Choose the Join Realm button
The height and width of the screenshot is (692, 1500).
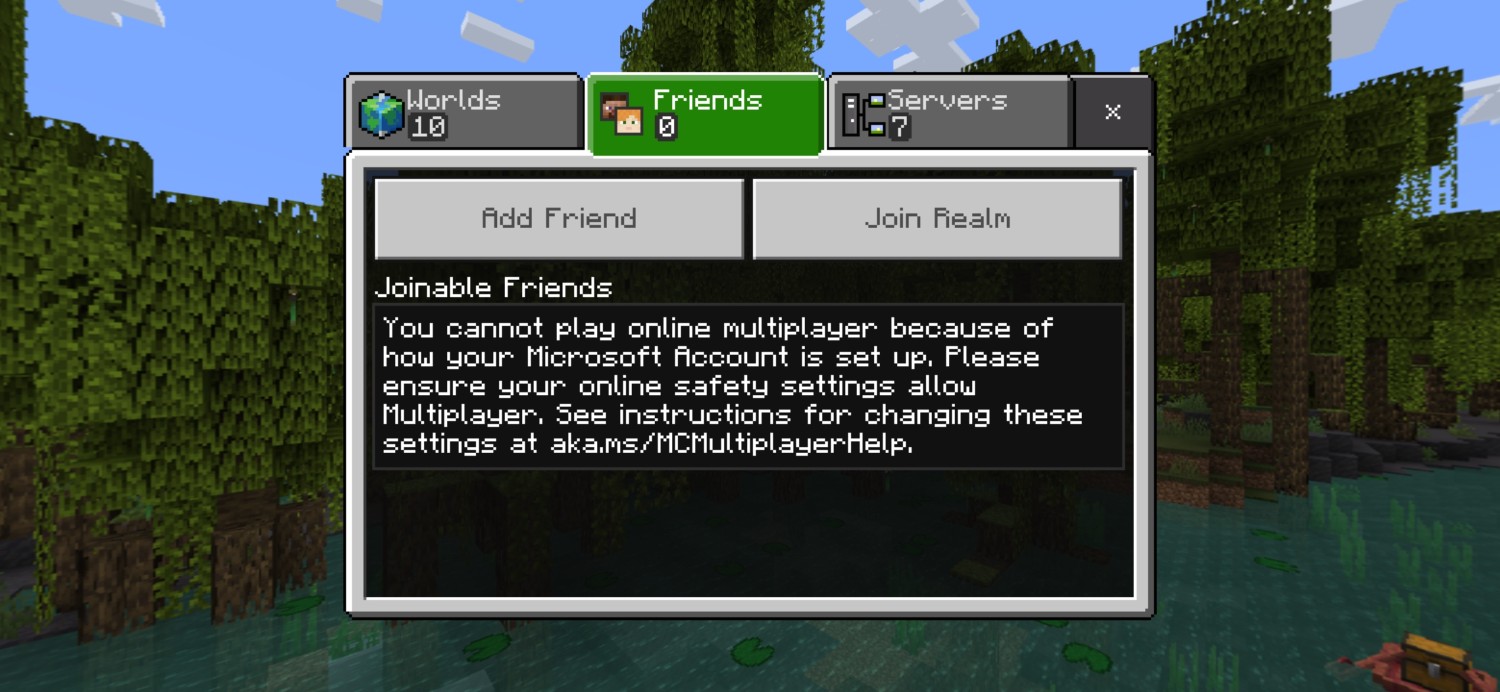tap(937, 218)
